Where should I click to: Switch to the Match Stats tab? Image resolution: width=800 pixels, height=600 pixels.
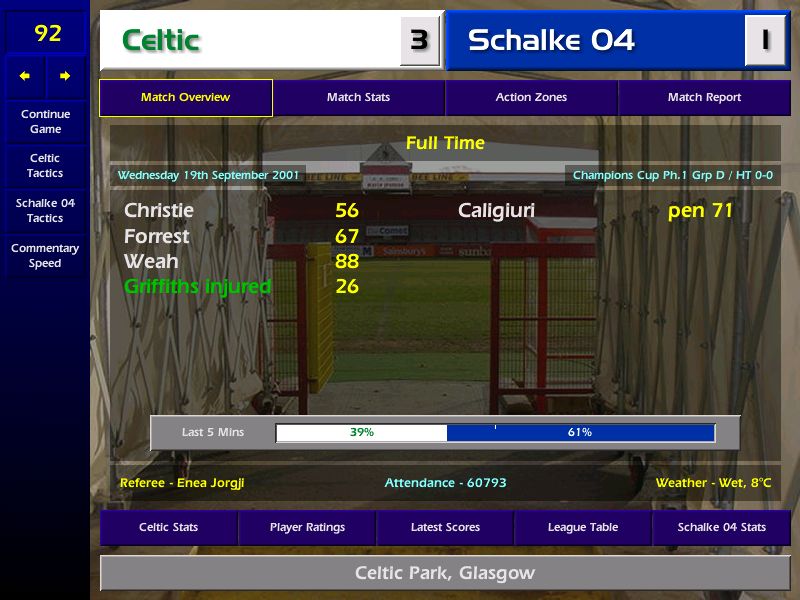(358, 98)
